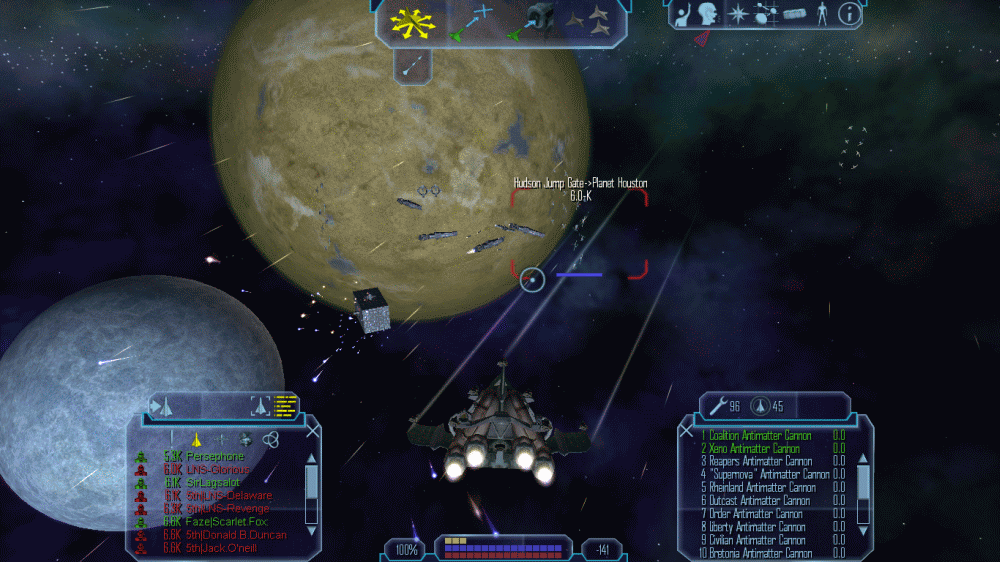Use the wrench nanobot repair icon
The height and width of the screenshot is (562, 1000).
[x=717, y=406]
